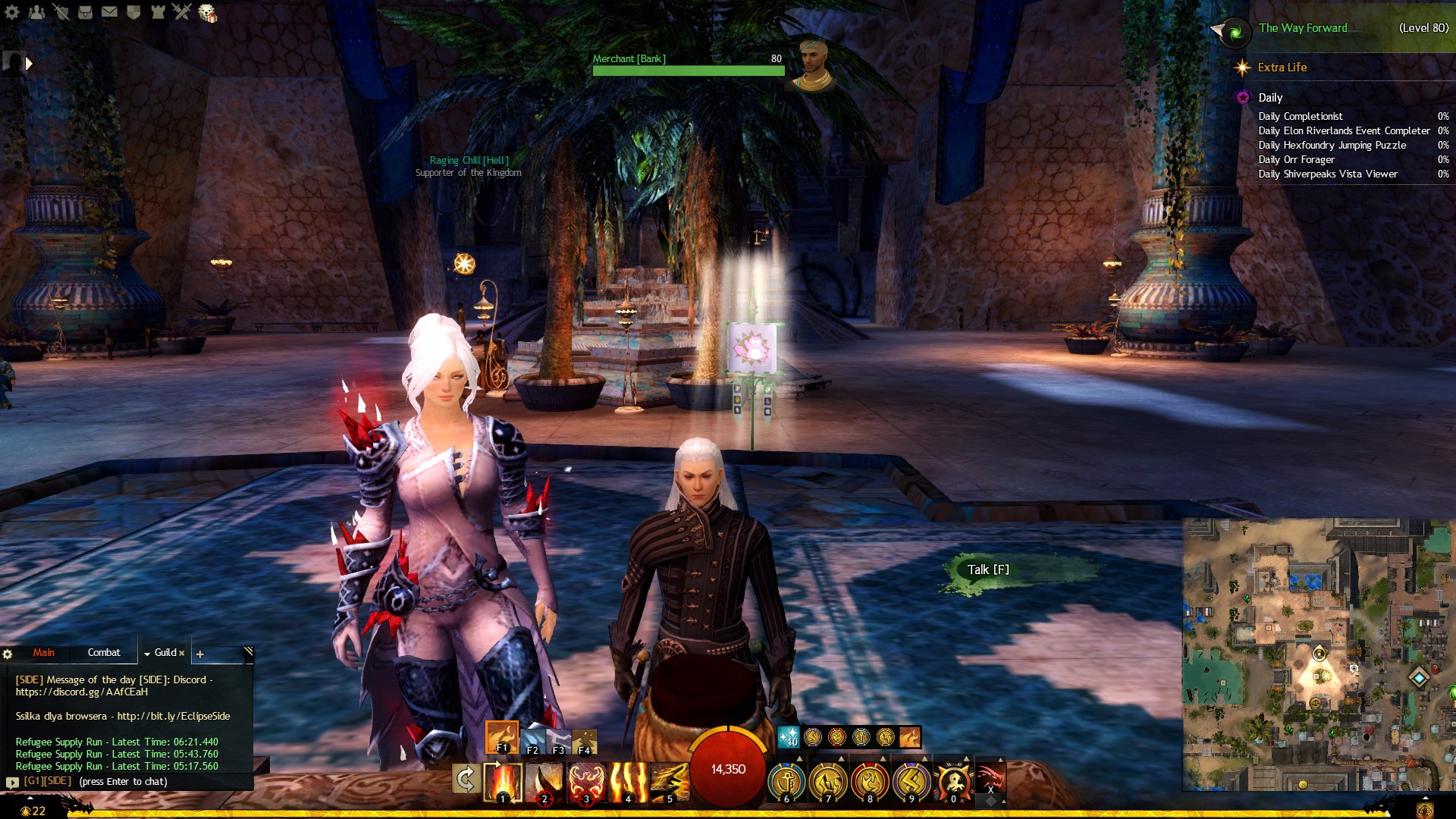
Task: Use weapon skill 5 fiery dragon
Action: [x=669, y=781]
